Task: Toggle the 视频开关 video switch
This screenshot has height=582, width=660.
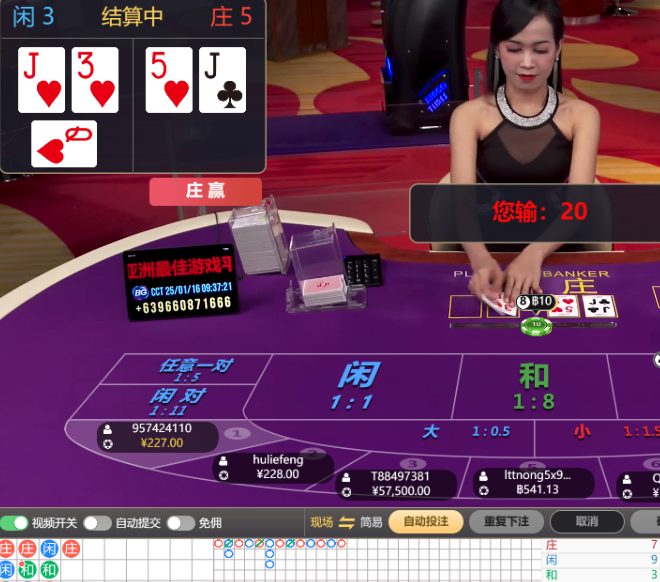Action: 15,523
